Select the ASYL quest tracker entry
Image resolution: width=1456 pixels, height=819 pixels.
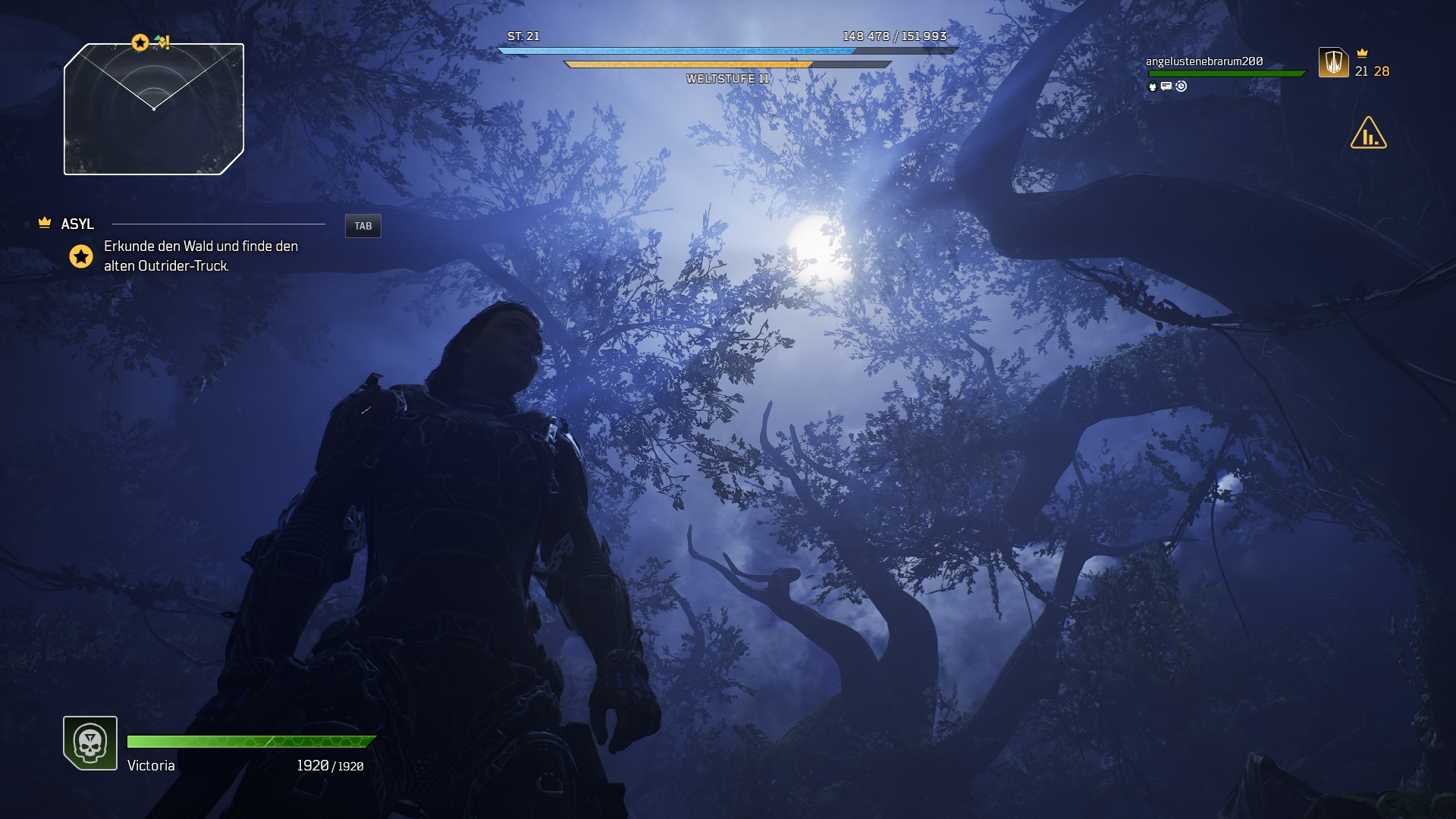[x=77, y=224]
